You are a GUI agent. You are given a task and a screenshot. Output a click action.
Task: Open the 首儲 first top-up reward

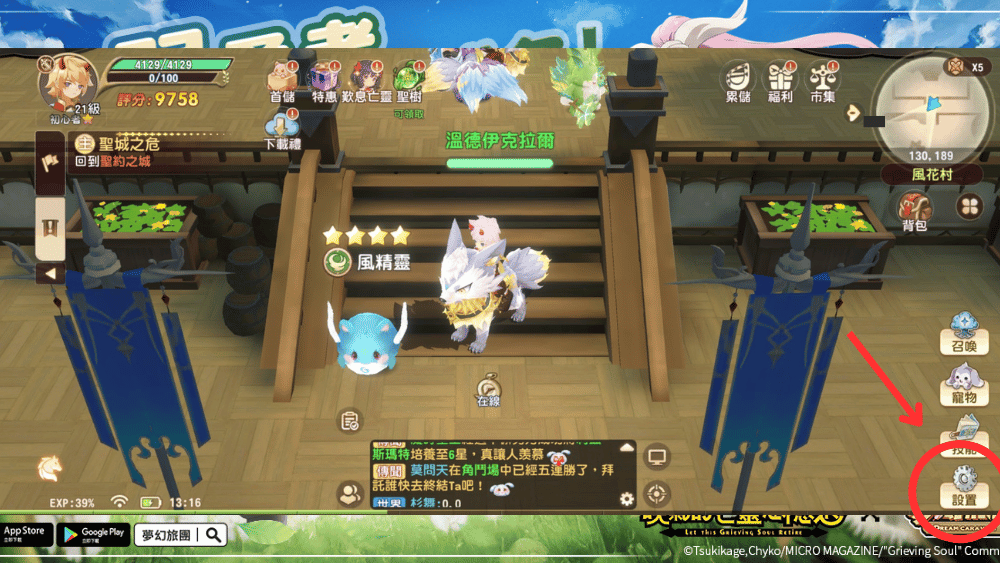click(282, 80)
